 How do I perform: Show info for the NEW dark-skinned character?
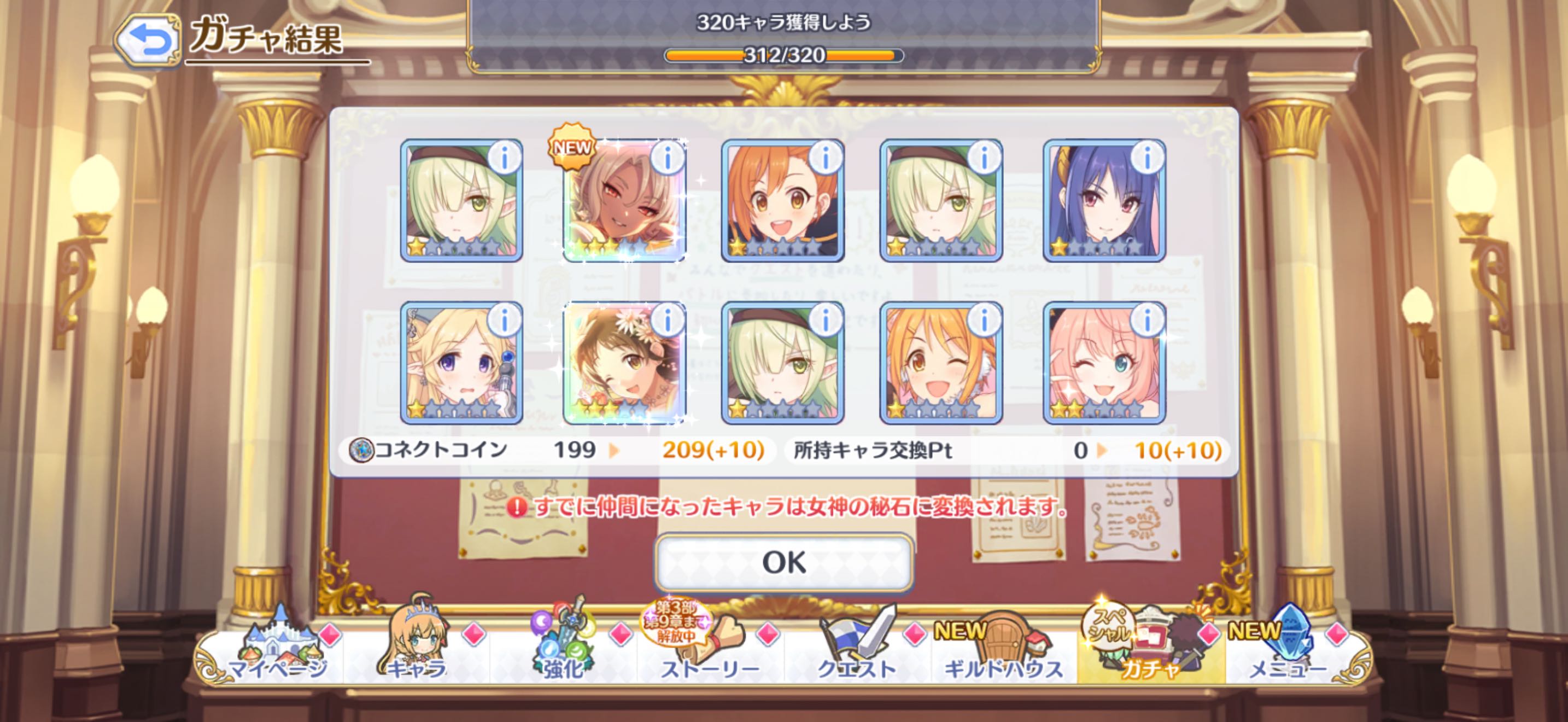coord(668,159)
